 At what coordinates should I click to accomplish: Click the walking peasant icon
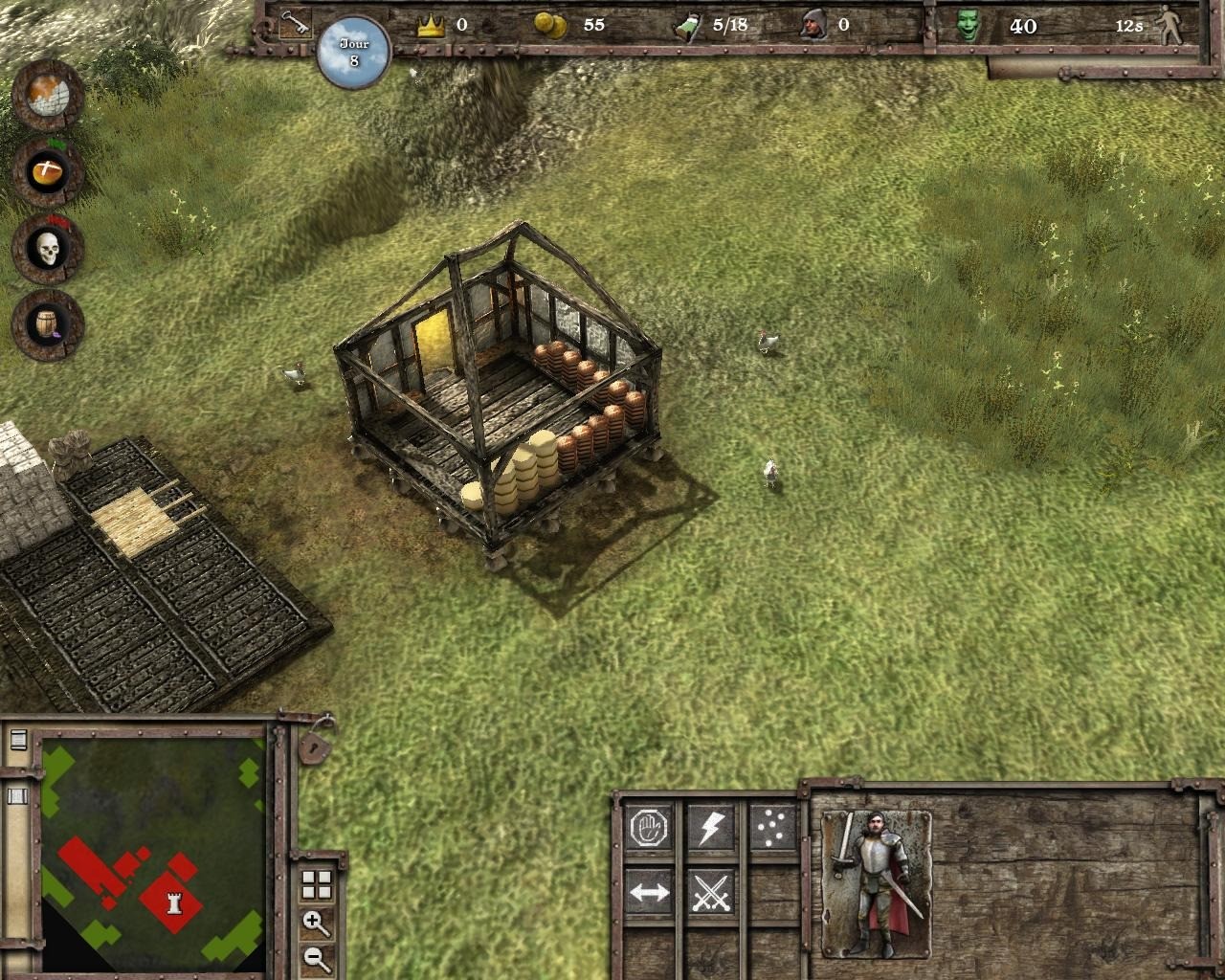click(x=1170, y=27)
